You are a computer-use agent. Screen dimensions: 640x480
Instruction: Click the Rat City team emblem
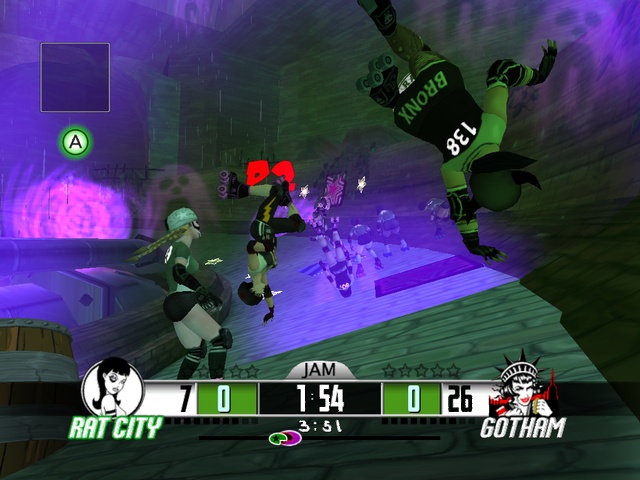point(111,388)
